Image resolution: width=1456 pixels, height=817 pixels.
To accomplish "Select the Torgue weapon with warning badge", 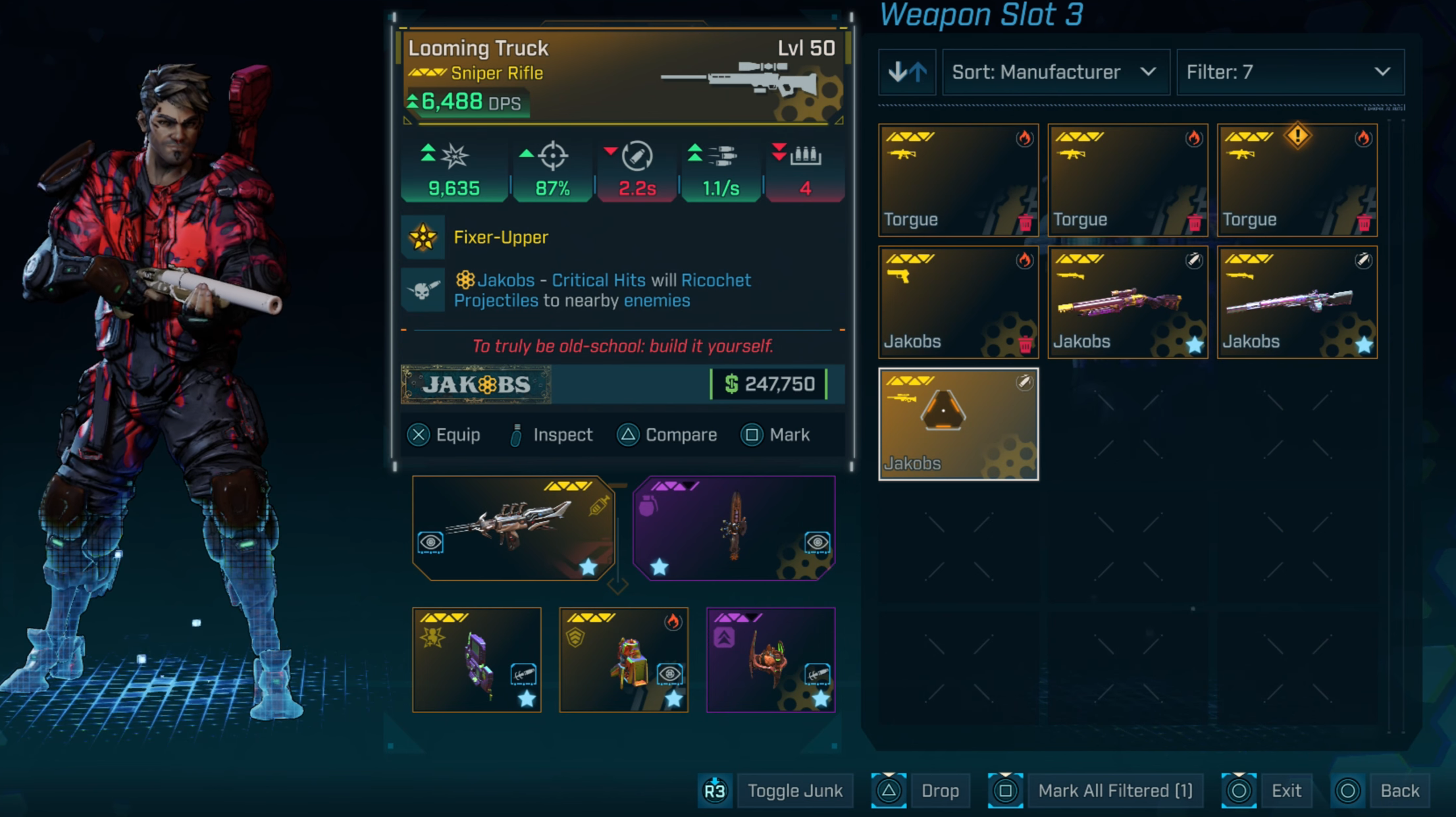I will tap(1297, 180).
